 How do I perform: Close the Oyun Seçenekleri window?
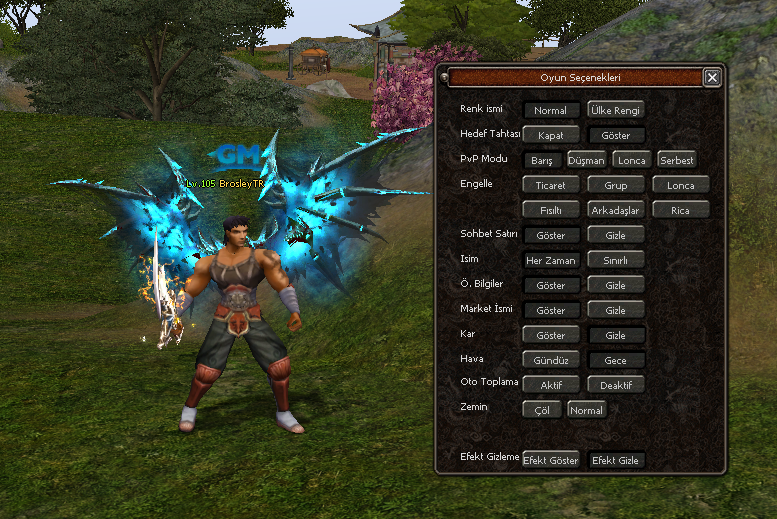pos(711,77)
